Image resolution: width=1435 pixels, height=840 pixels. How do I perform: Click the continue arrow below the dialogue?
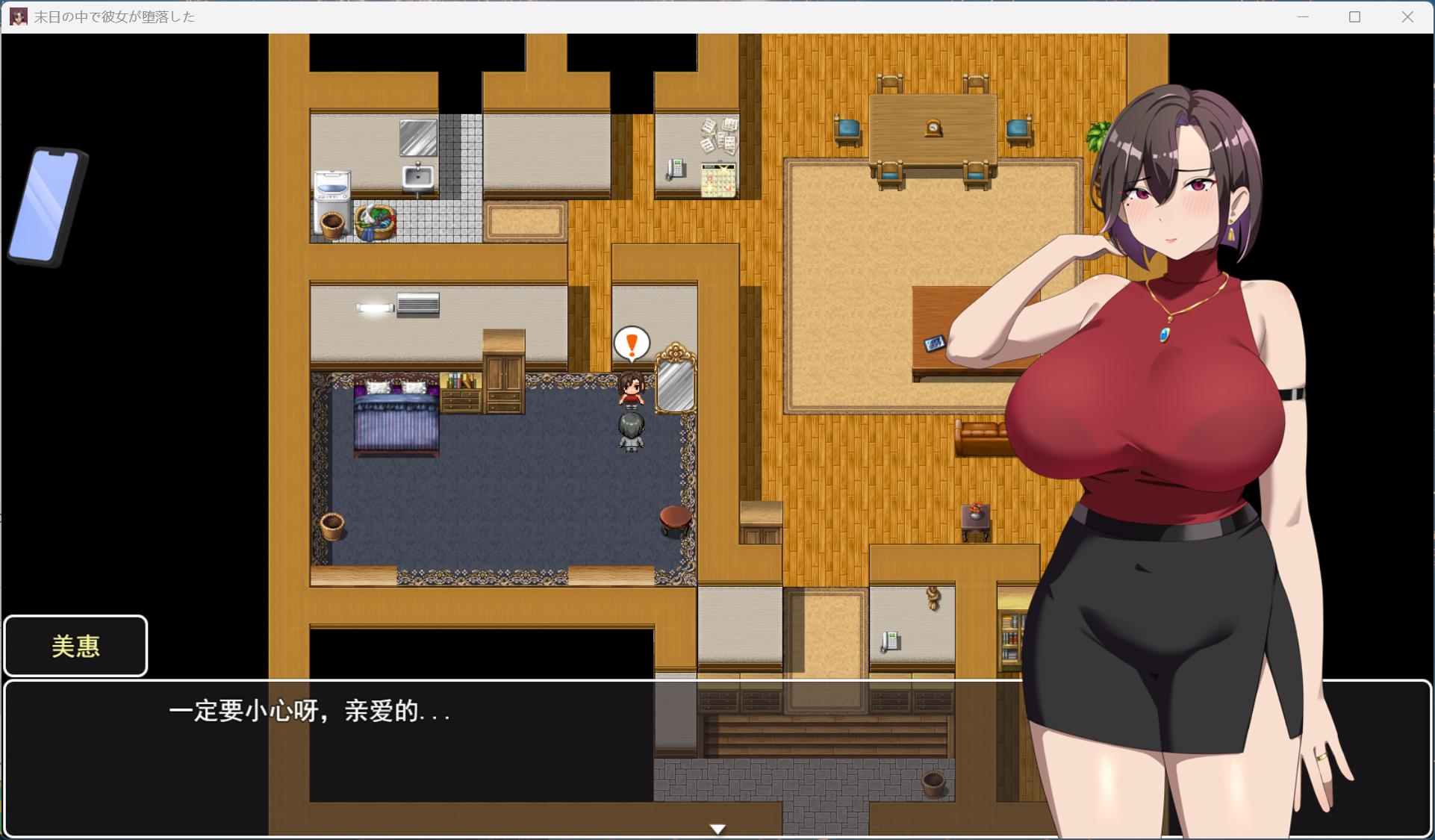pyautogui.click(x=717, y=827)
